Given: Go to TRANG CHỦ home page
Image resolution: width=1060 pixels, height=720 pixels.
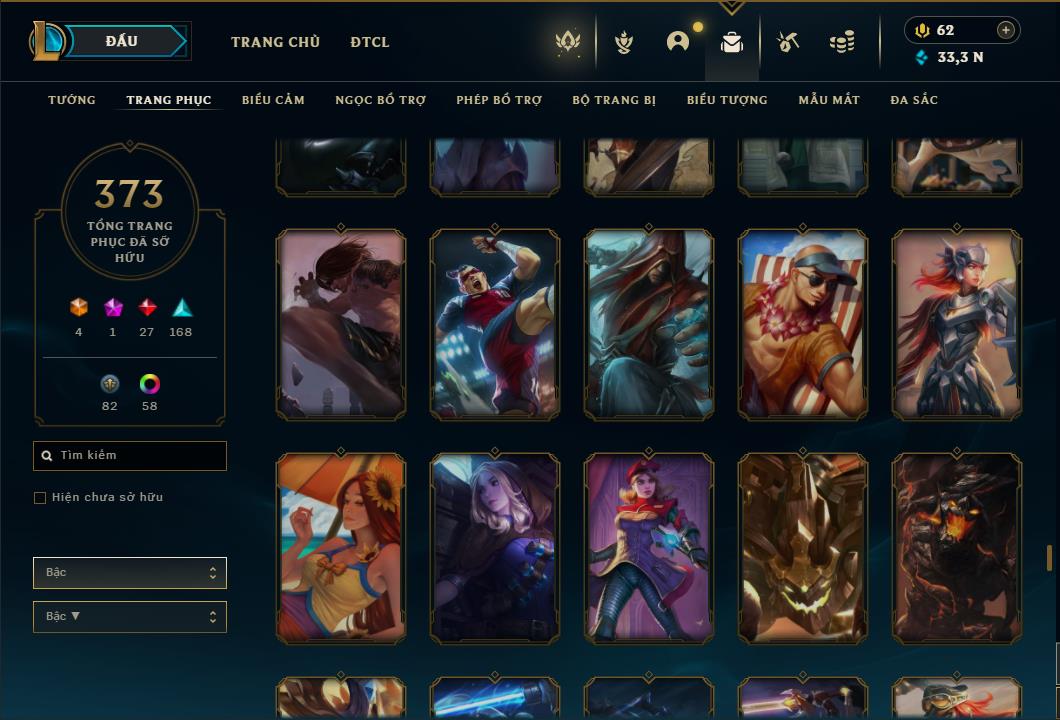Looking at the screenshot, I should 275,42.
